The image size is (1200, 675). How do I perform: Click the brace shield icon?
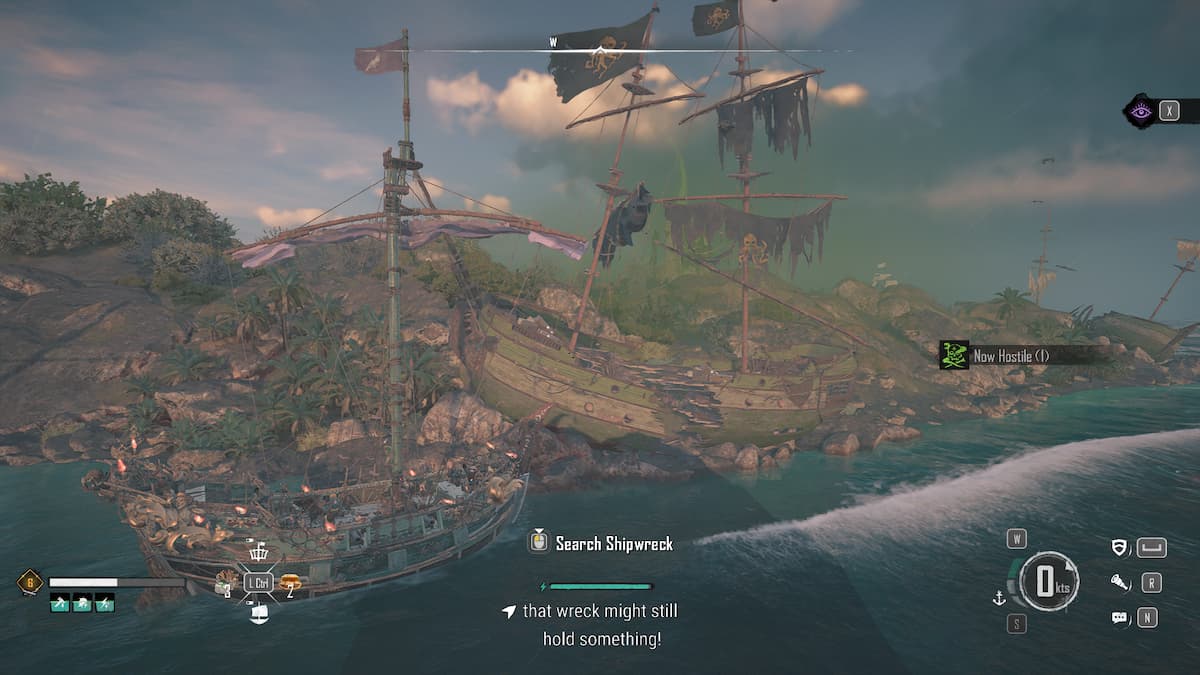click(1120, 547)
